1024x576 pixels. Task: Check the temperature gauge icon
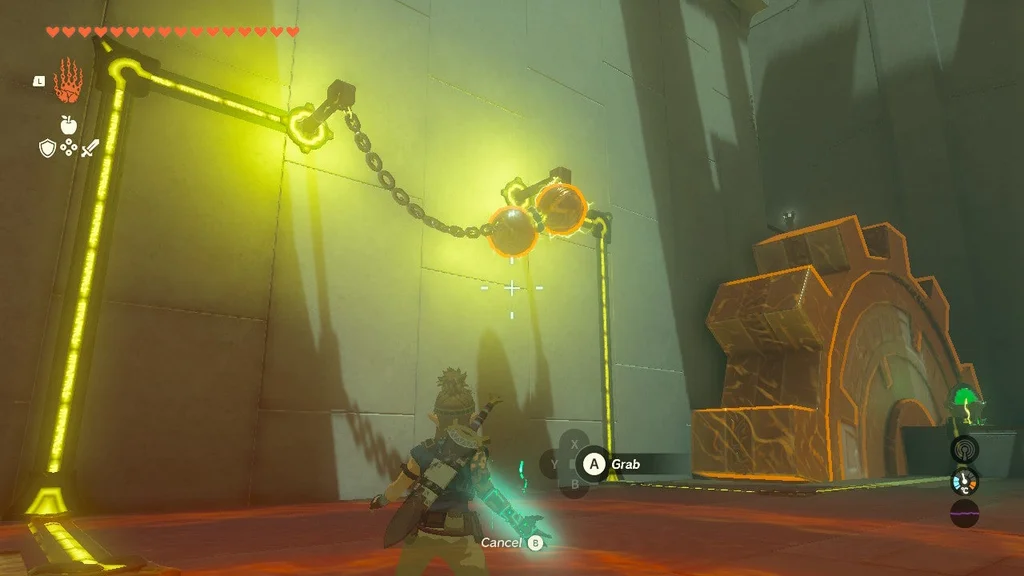tap(965, 482)
